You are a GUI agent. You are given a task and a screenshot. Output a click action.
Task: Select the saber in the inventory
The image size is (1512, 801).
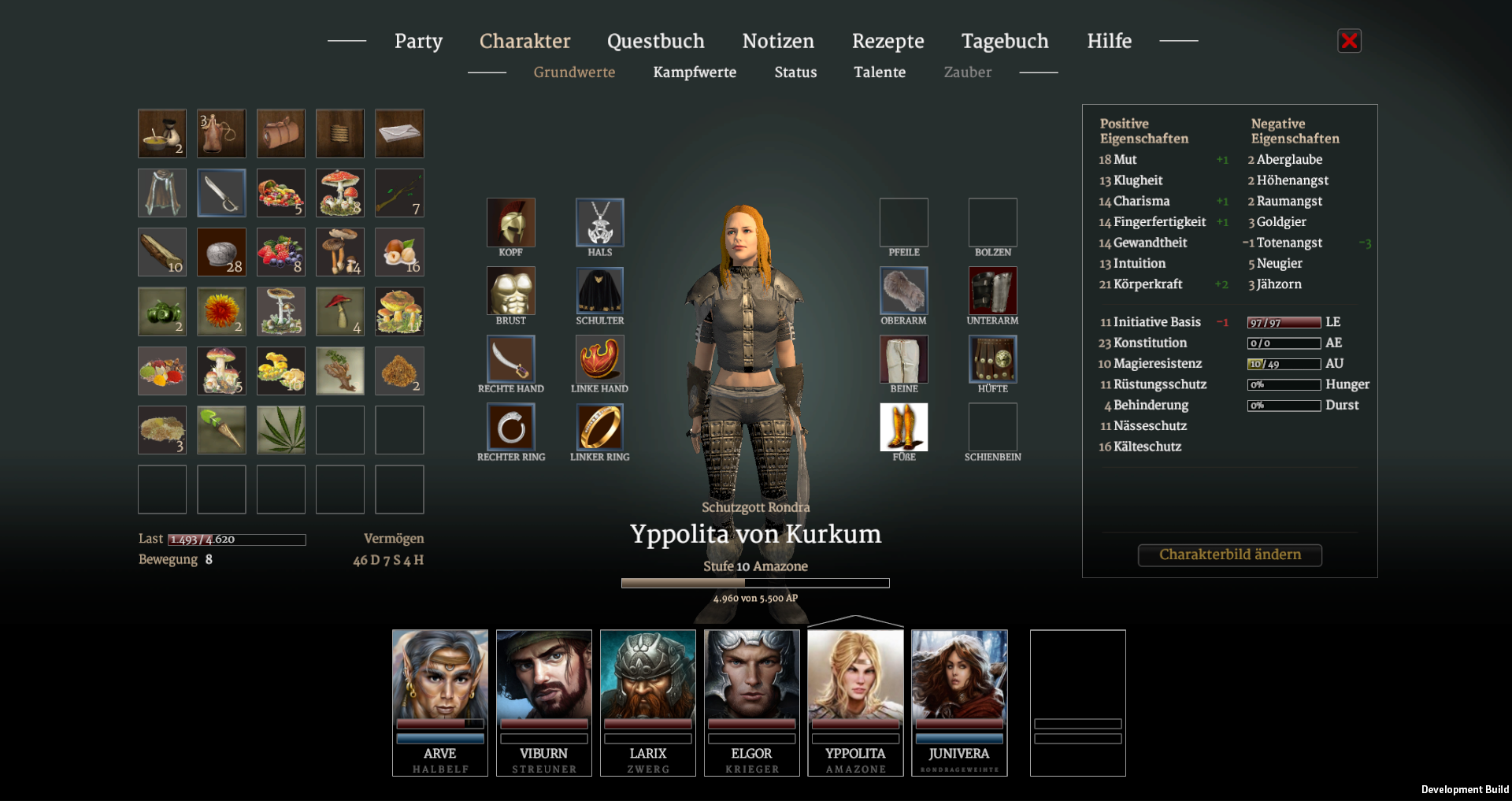tap(221, 192)
